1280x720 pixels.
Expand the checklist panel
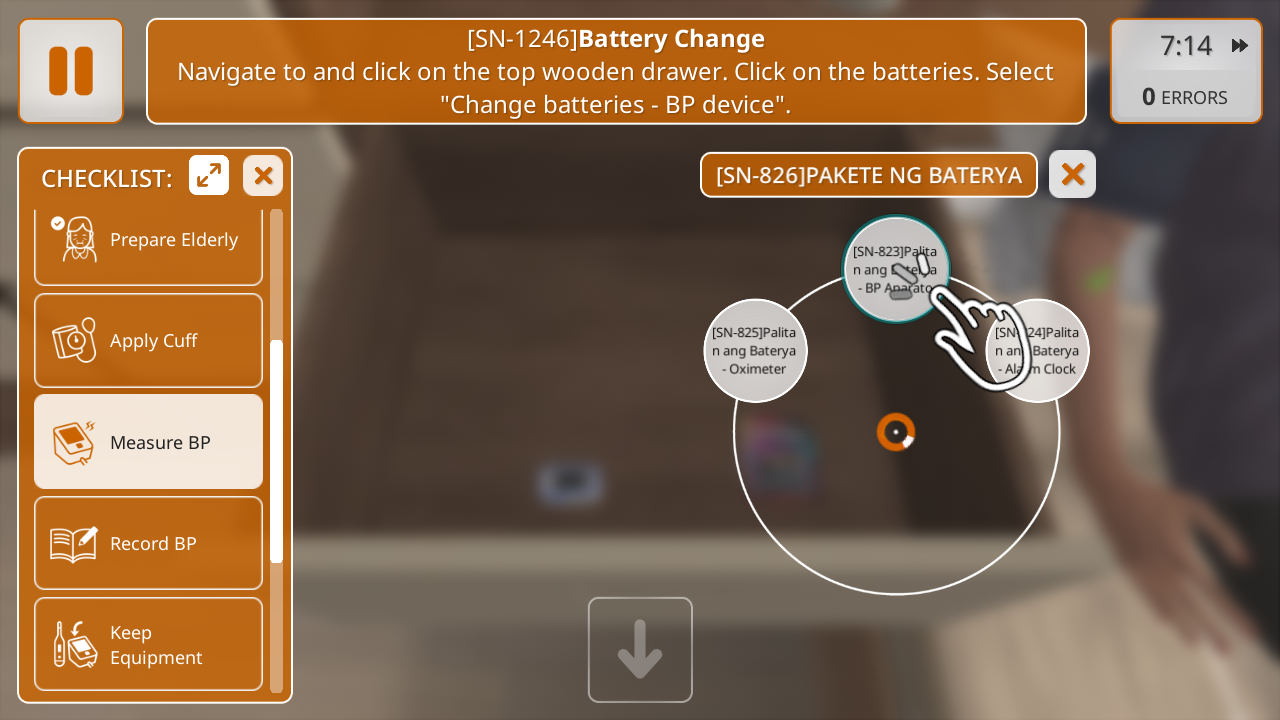click(209, 176)
